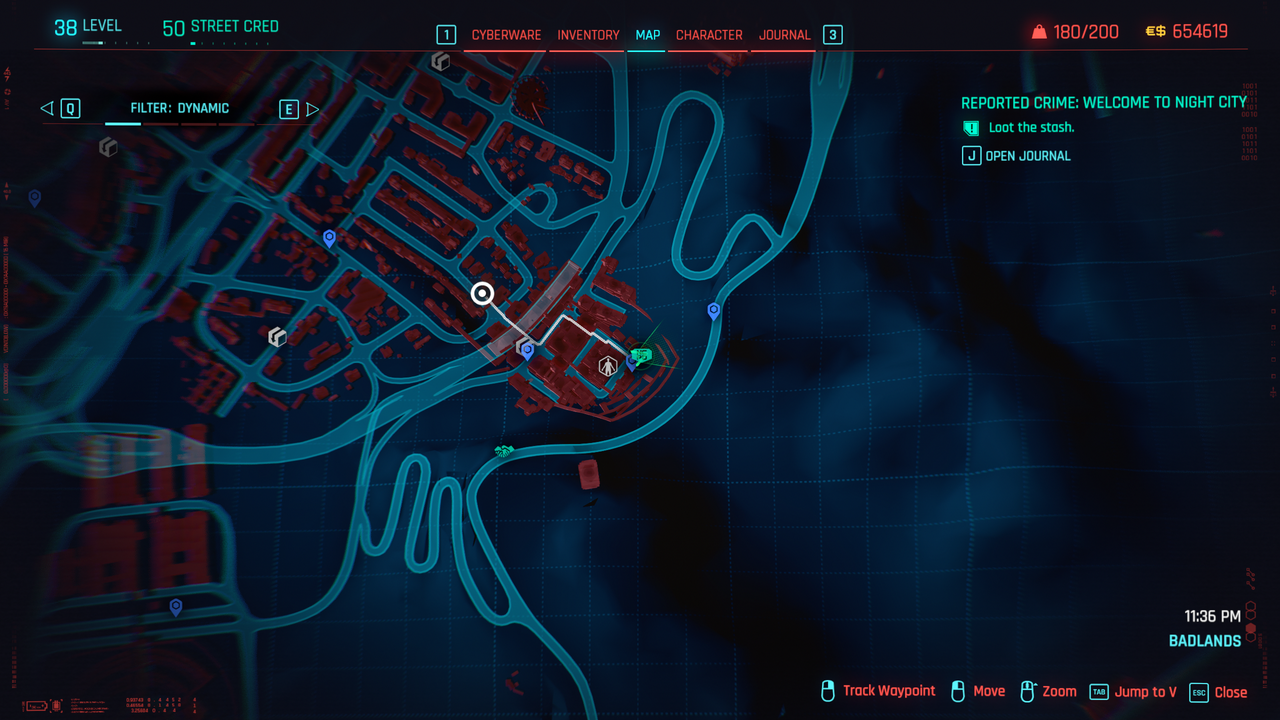Select the Map tab
1280x720 pixels.
pyautogui.click(x=648, y=35)
